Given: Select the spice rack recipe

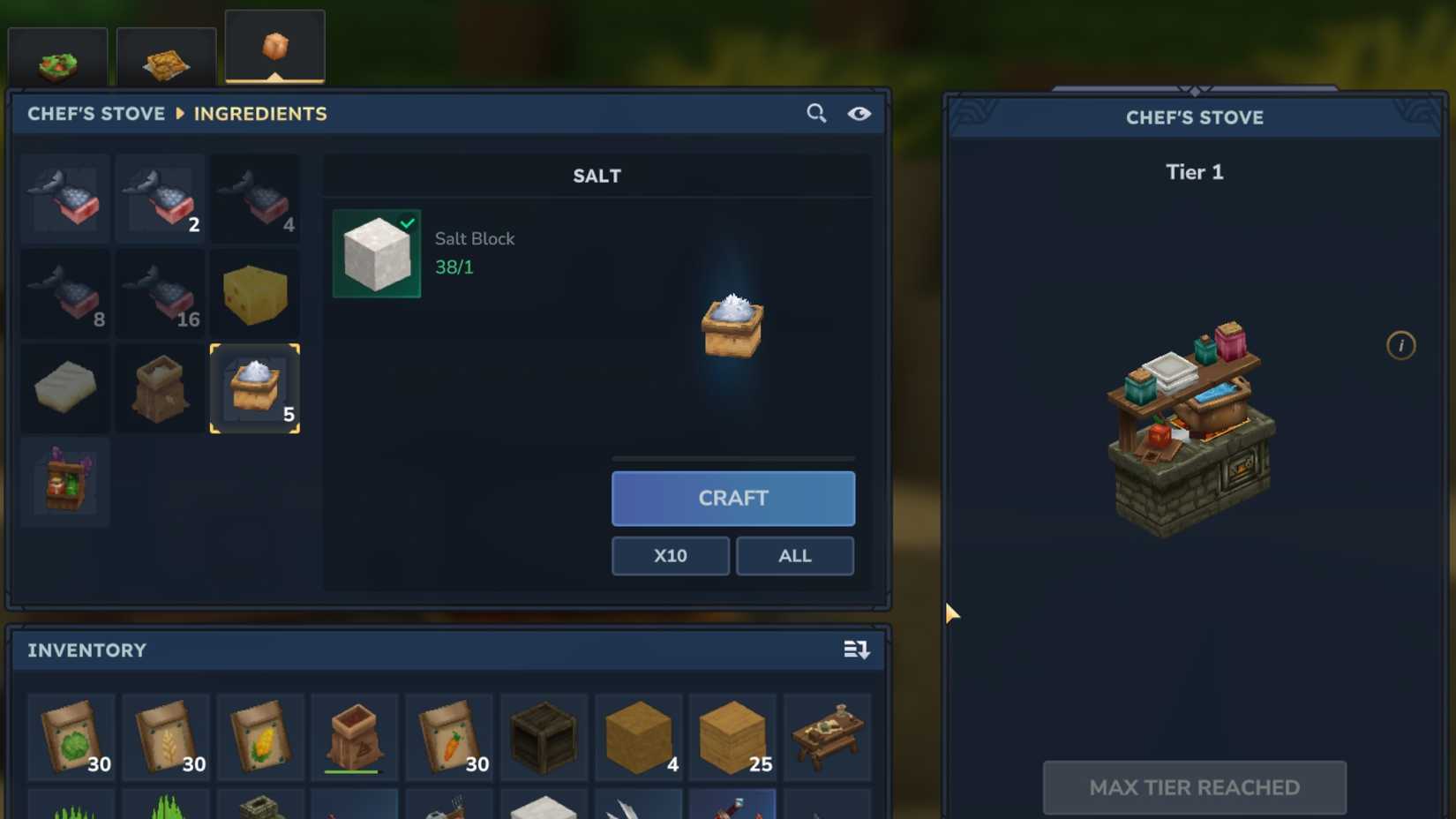Looking at the screenshot, I should [64, 482].
